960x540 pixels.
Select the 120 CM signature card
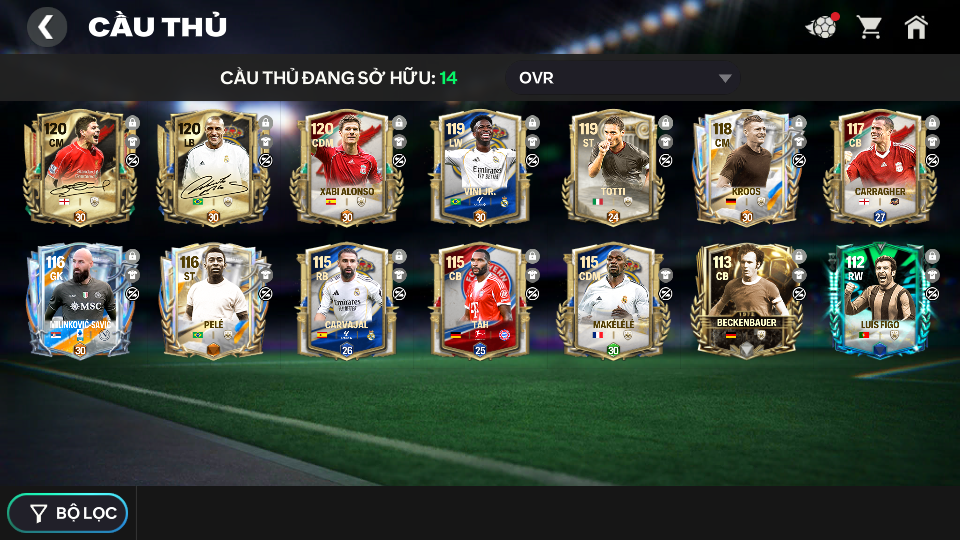coord(79,168)
